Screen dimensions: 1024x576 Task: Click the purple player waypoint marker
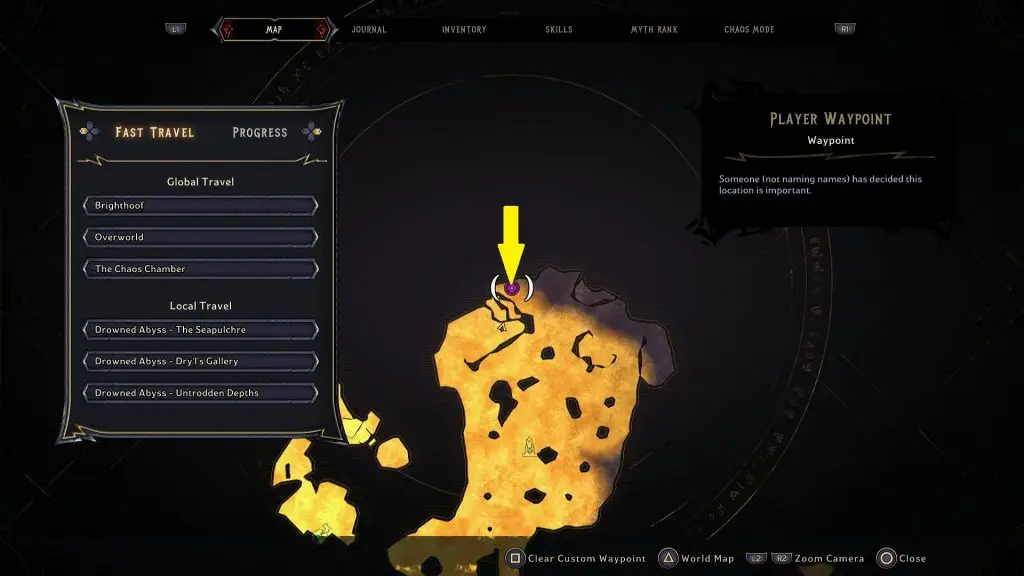(x=511, y=288)
